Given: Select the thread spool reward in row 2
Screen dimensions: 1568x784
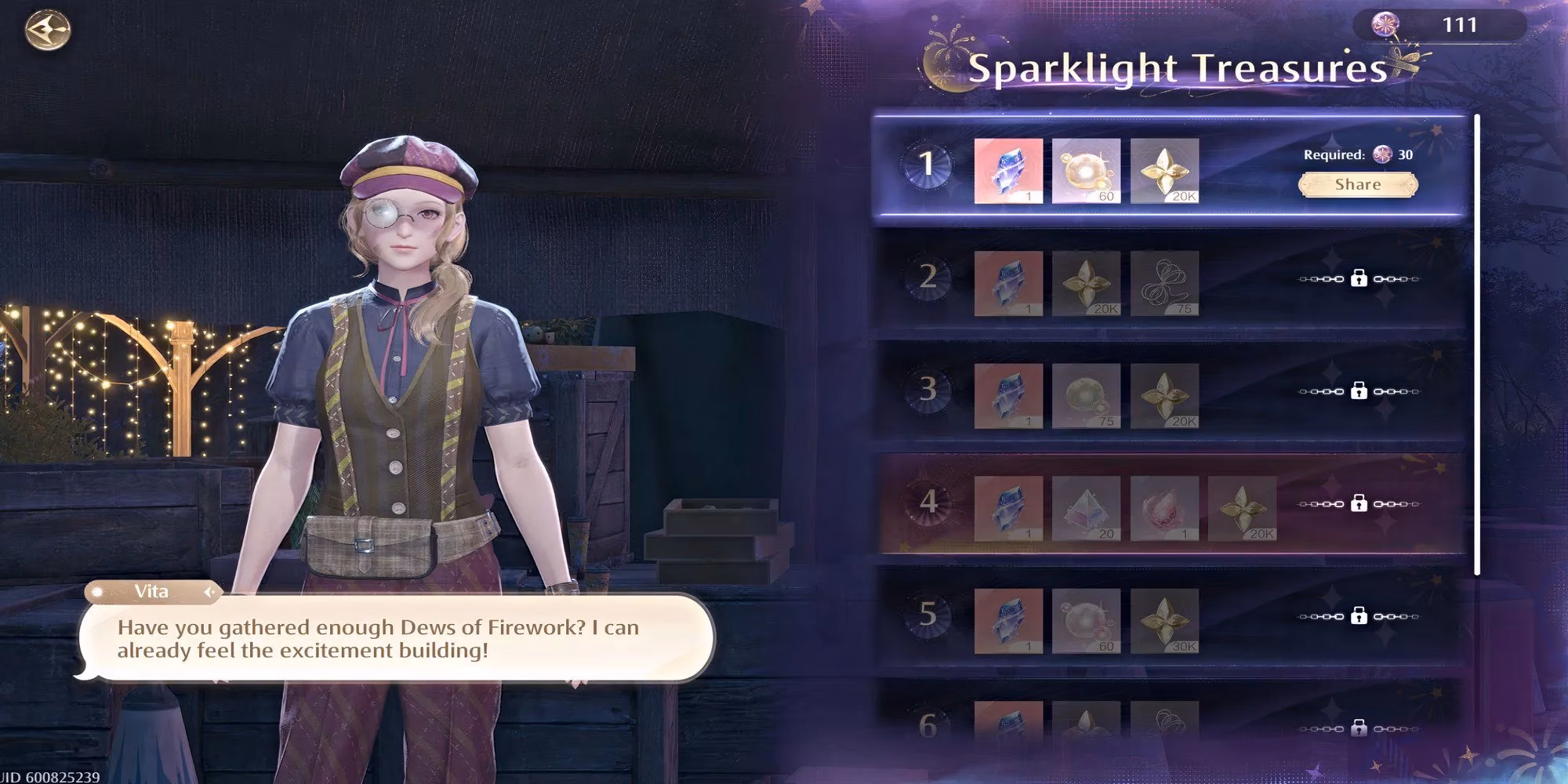Looking at the screenshot, I should click(1164, 283).
